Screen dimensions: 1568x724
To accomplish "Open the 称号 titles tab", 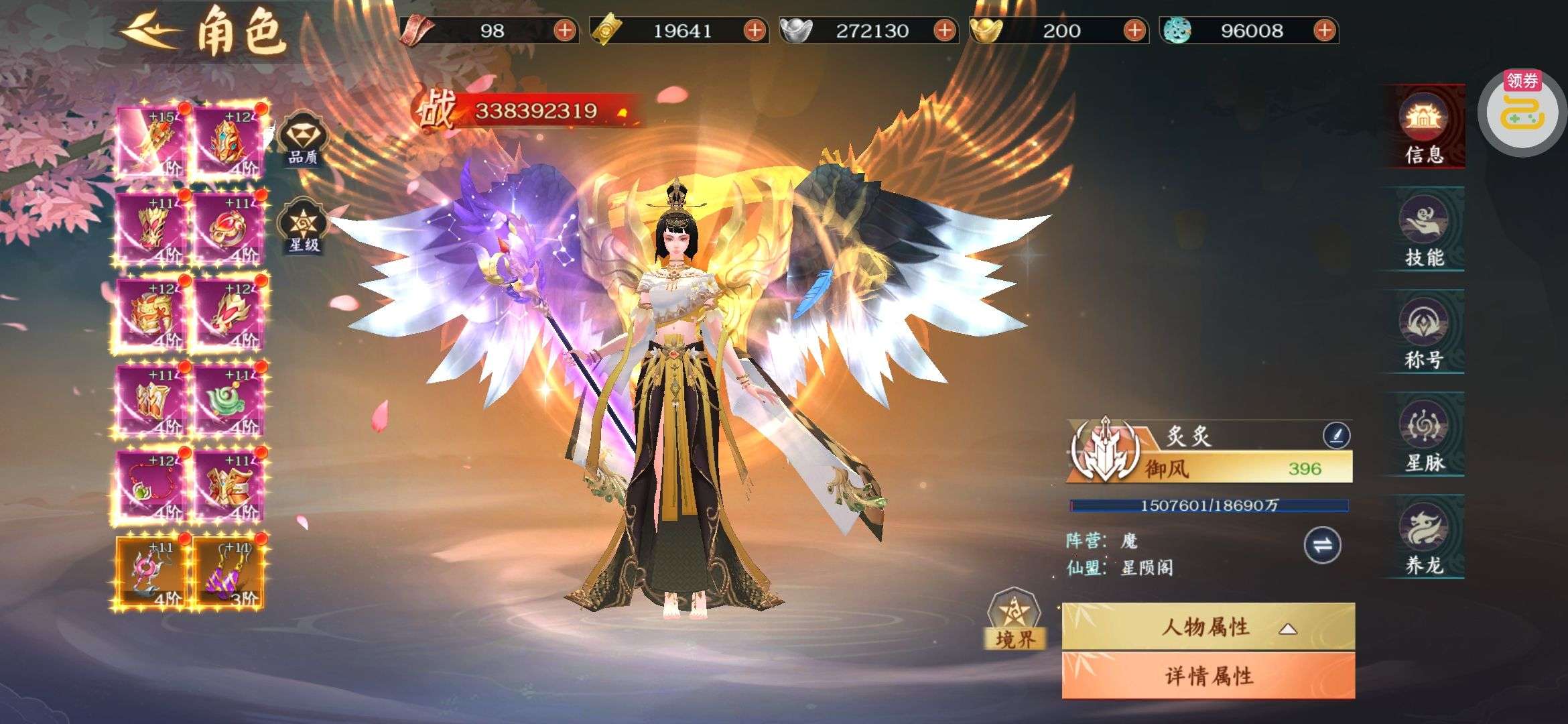I will (x=1424, y=333).
